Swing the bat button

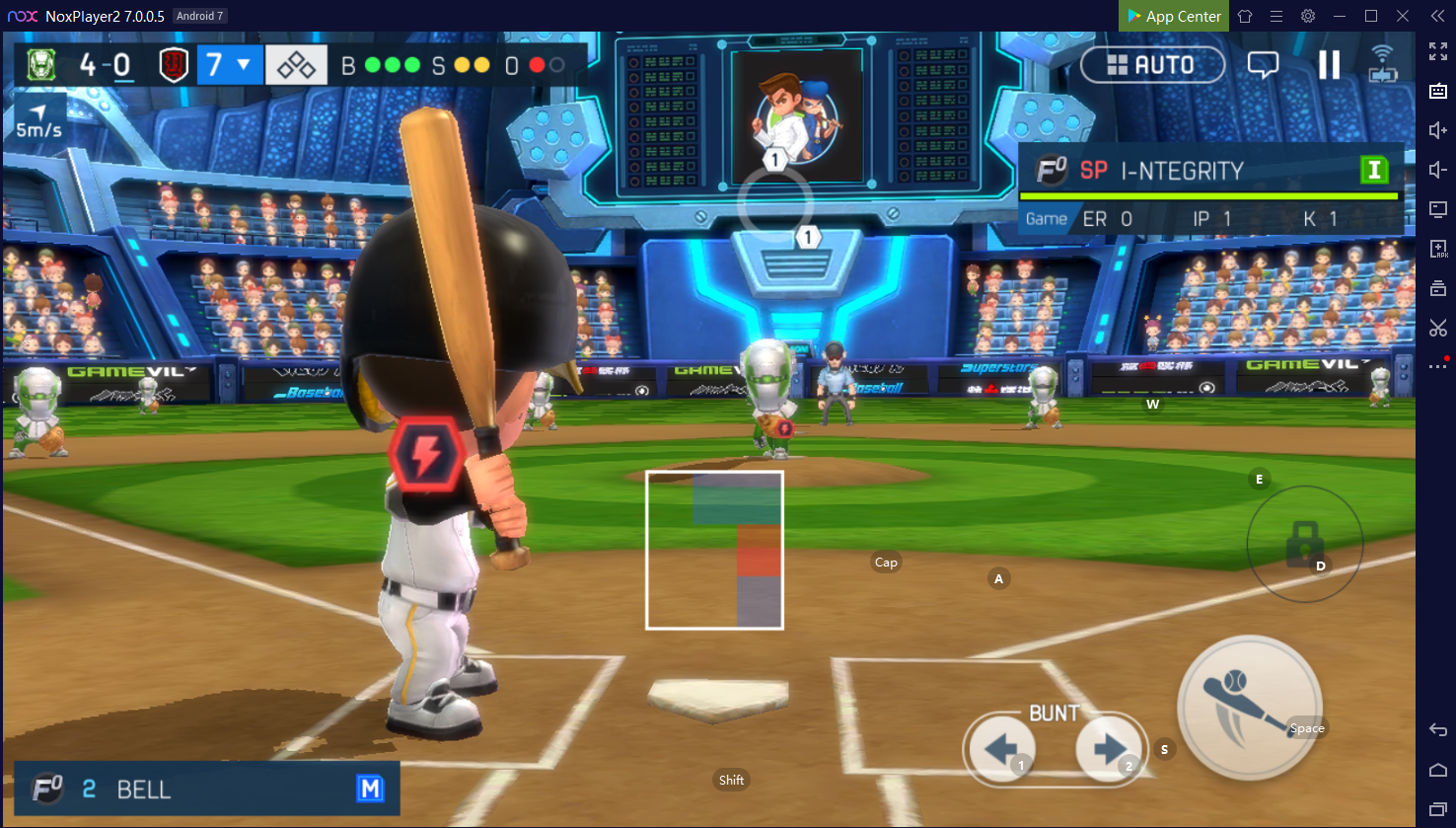click(1249, 707)
